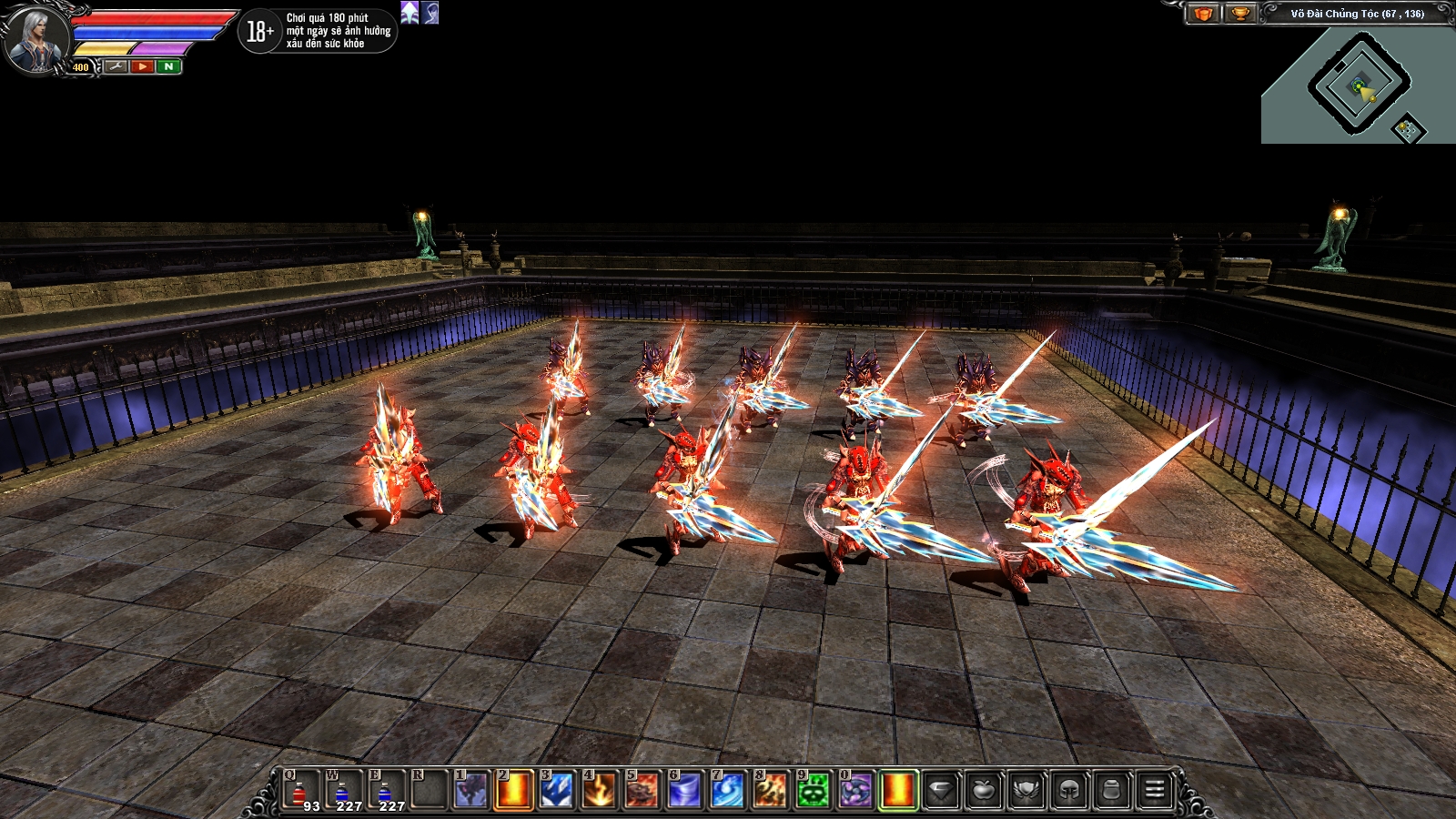Use the red health potion in slot Q
Image resolution: width=1456 pixels, height=819 pixels.
pos(302,791)
